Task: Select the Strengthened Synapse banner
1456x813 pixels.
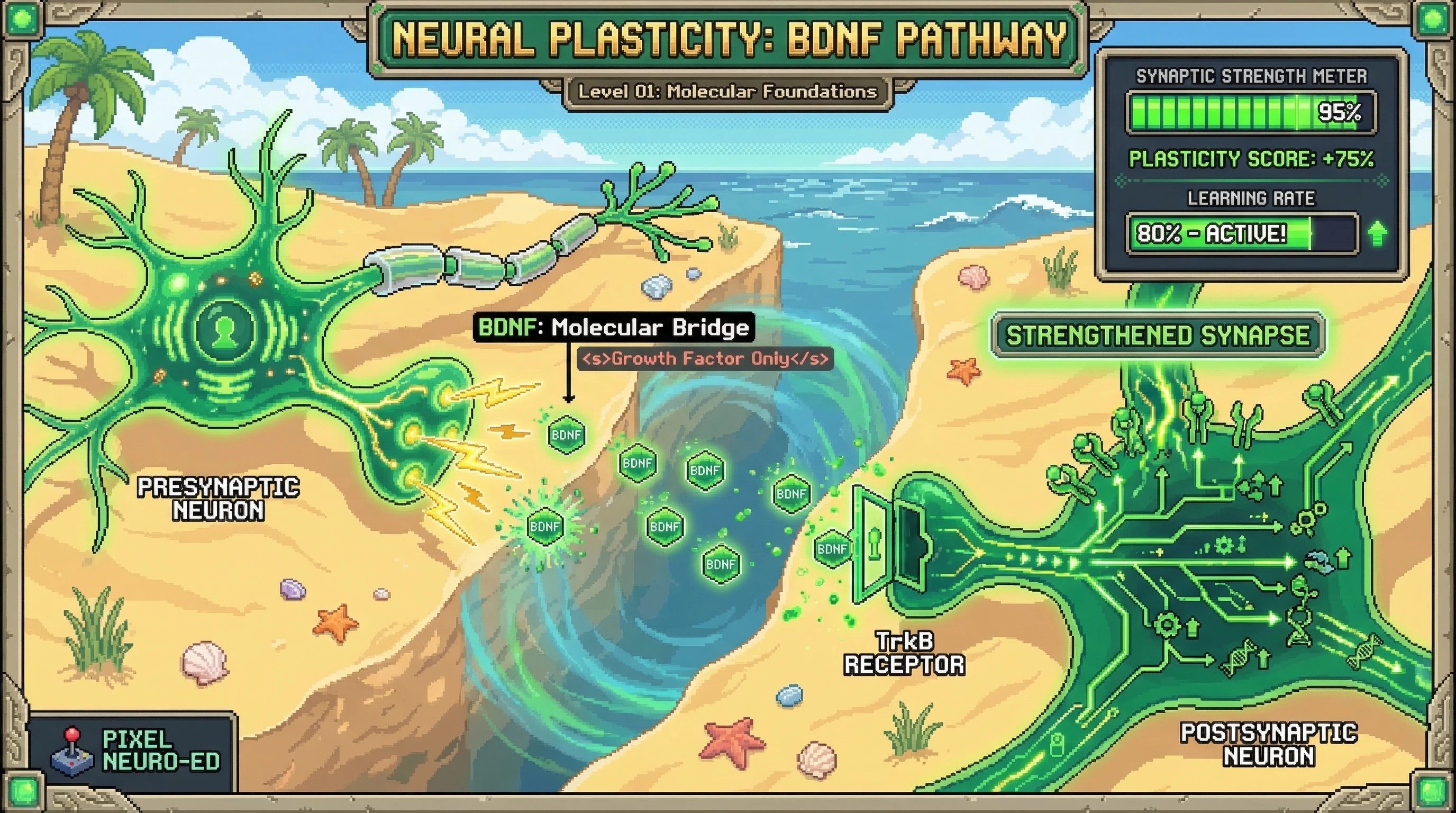Action: 1158,335
